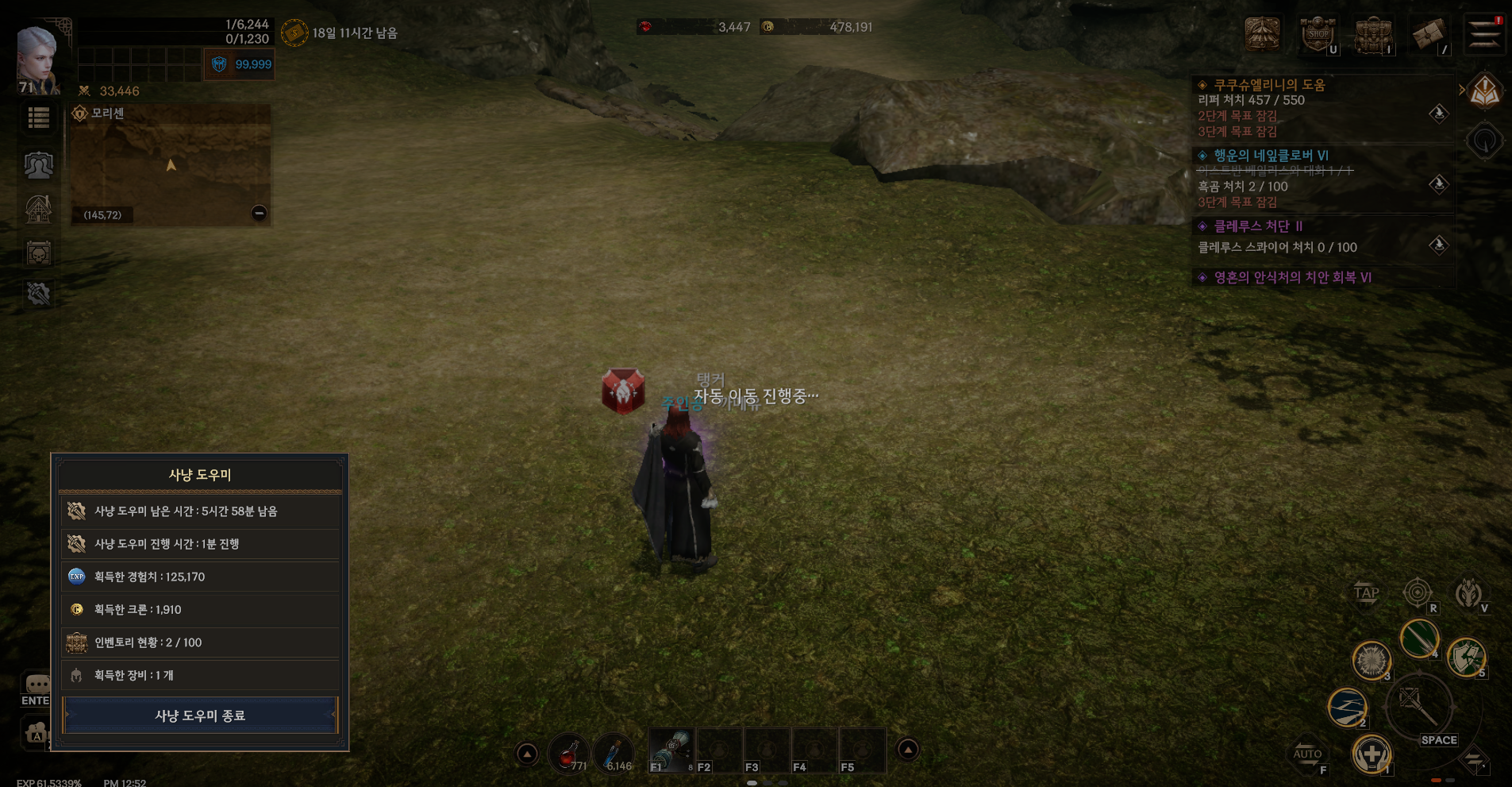Auto-move for the 클레루스 처단 II quest
This screenshot has height=787, width=1512.
pos(1438,245)
